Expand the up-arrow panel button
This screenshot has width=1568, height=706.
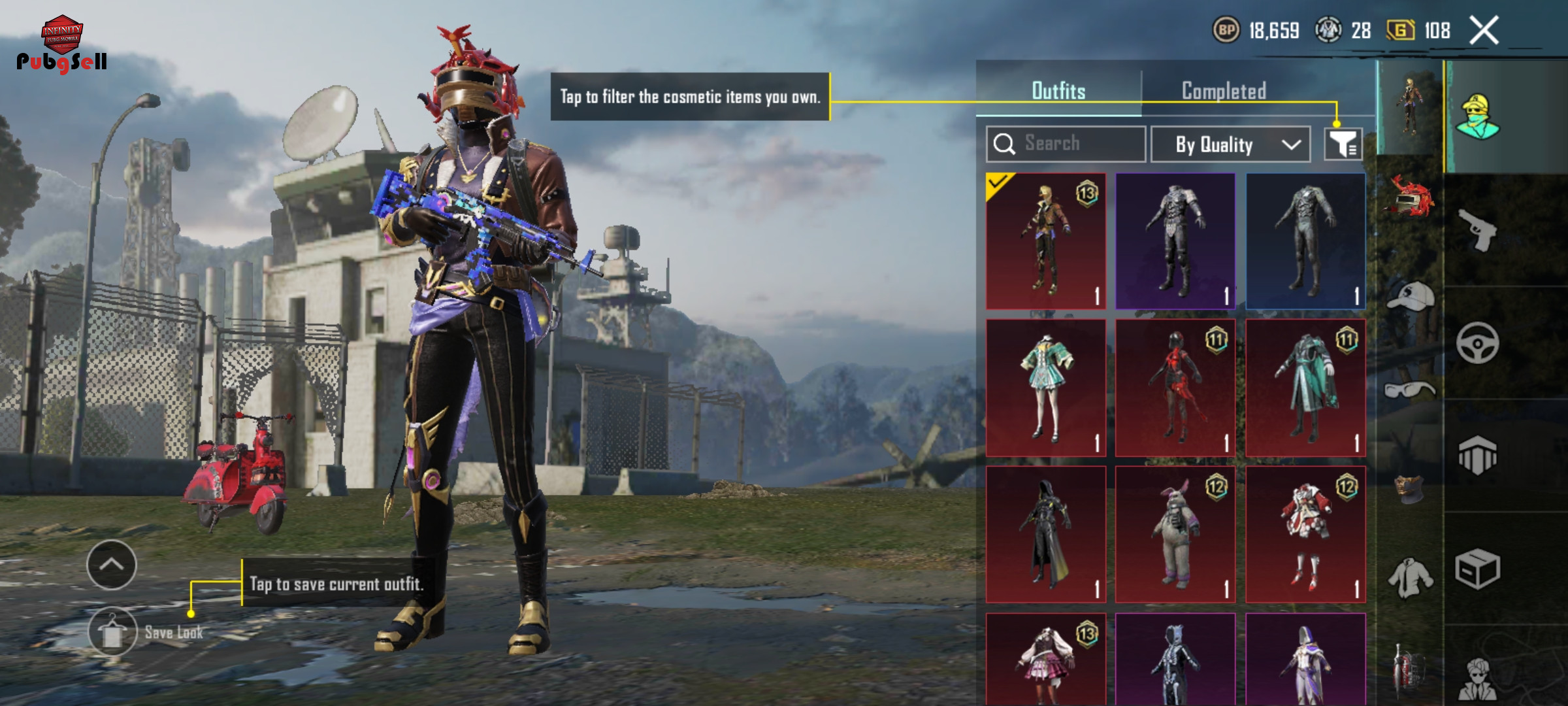(111, 565)
